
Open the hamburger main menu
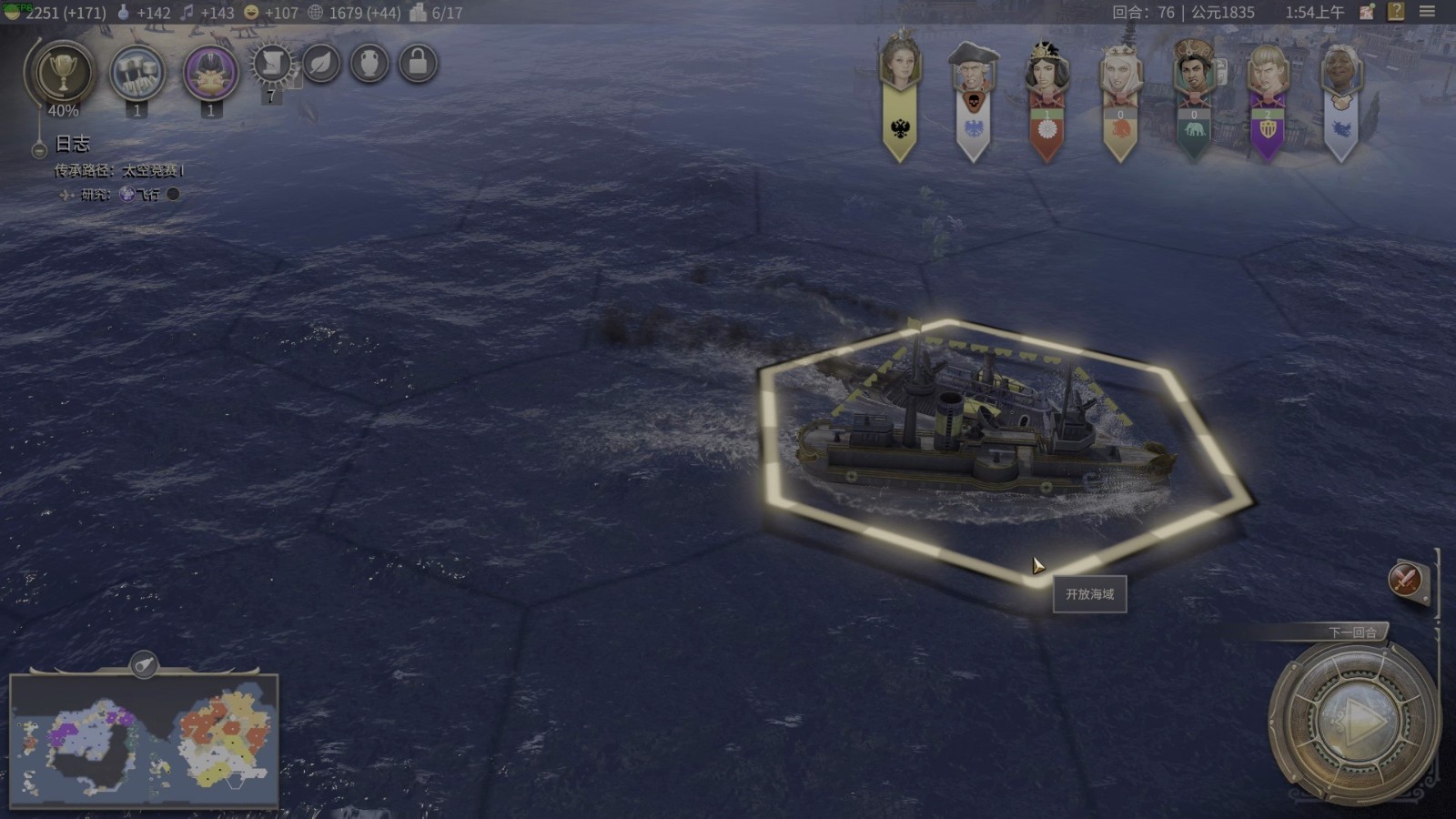tap(1427, 12)
